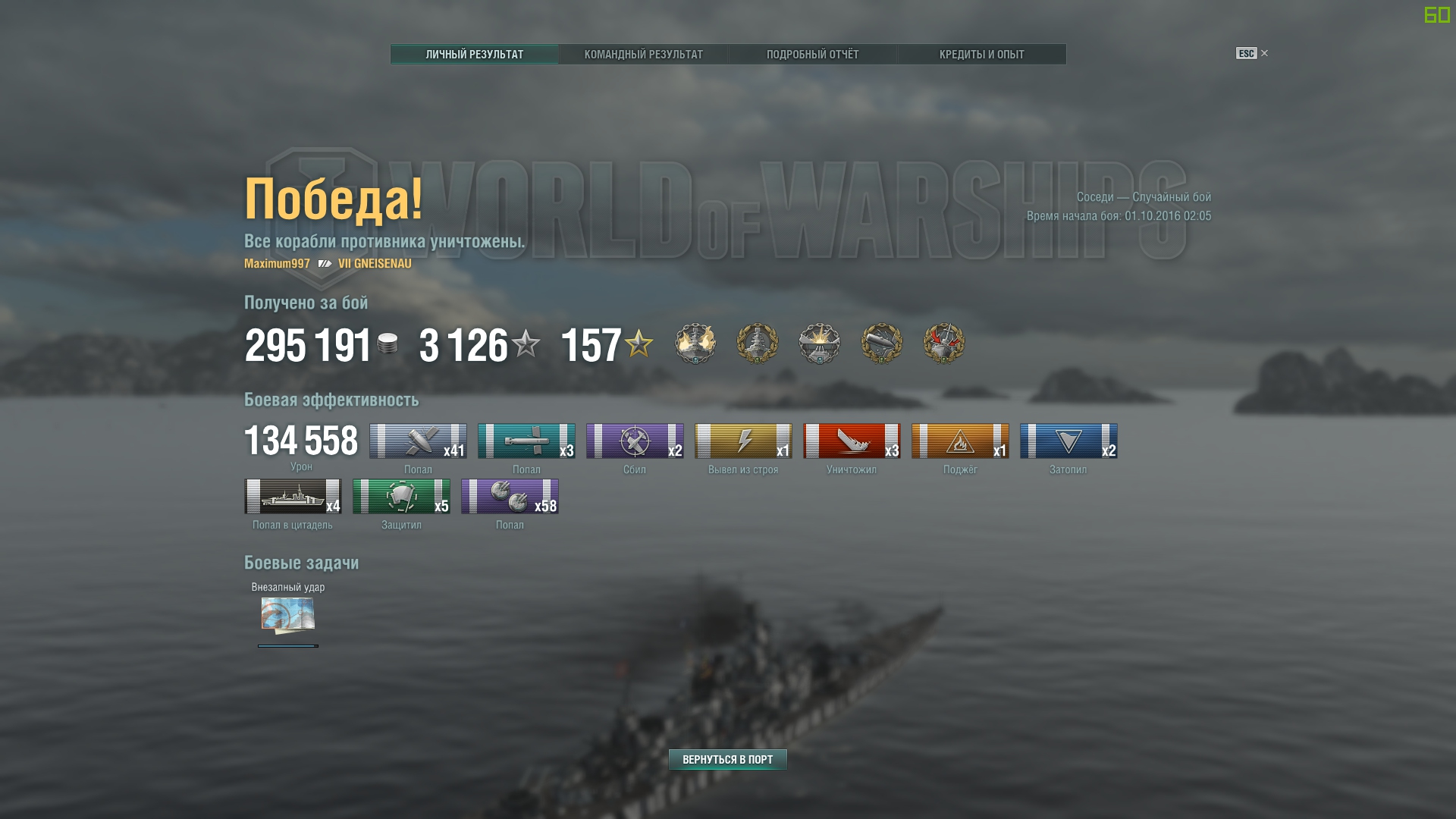Click the first achievement medal with flames
This screenshot has height=819, width=1456.
pyautogui.click(x=695, y=344)
